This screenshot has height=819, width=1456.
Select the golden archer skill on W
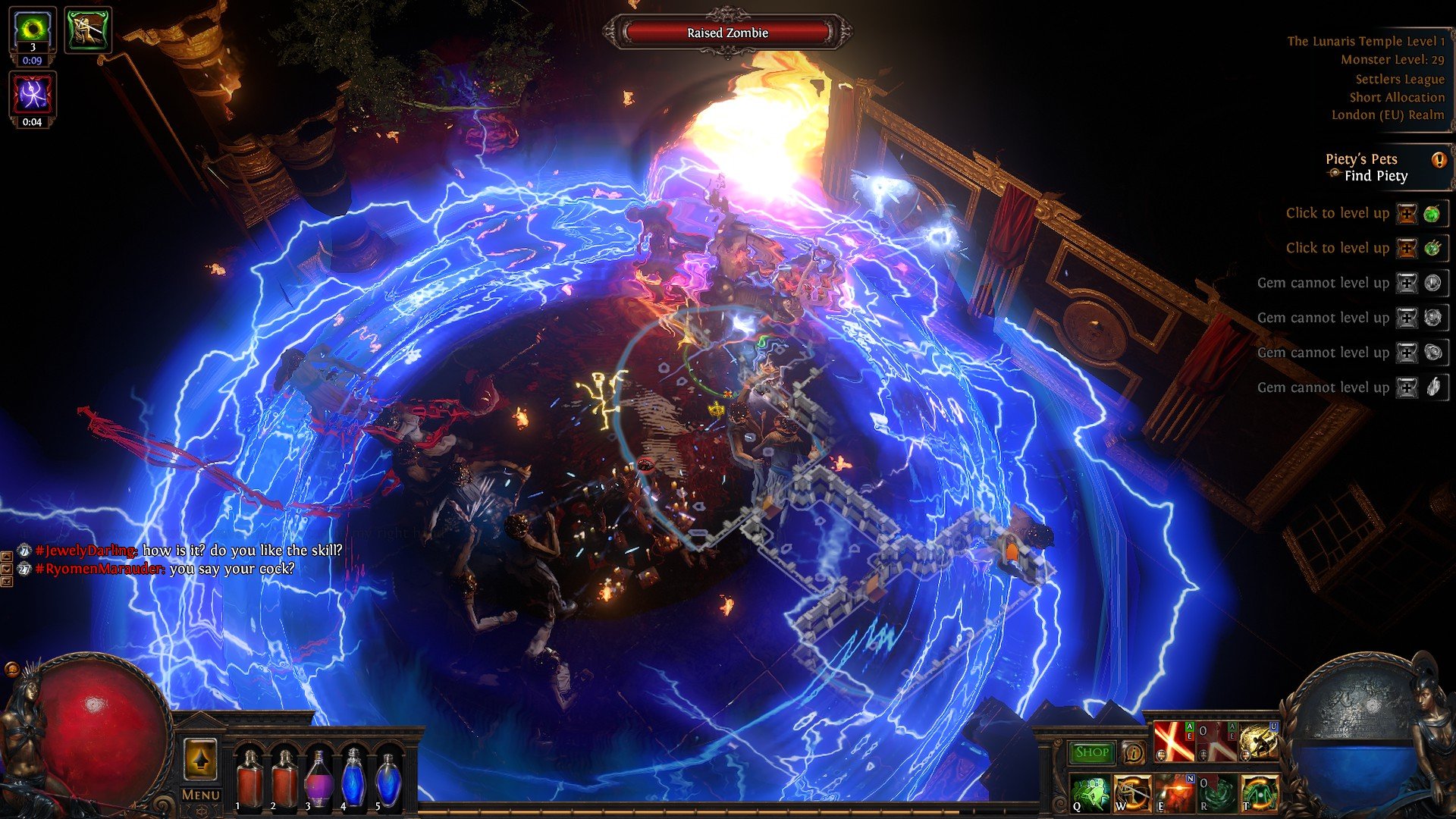pos(1132,792)
